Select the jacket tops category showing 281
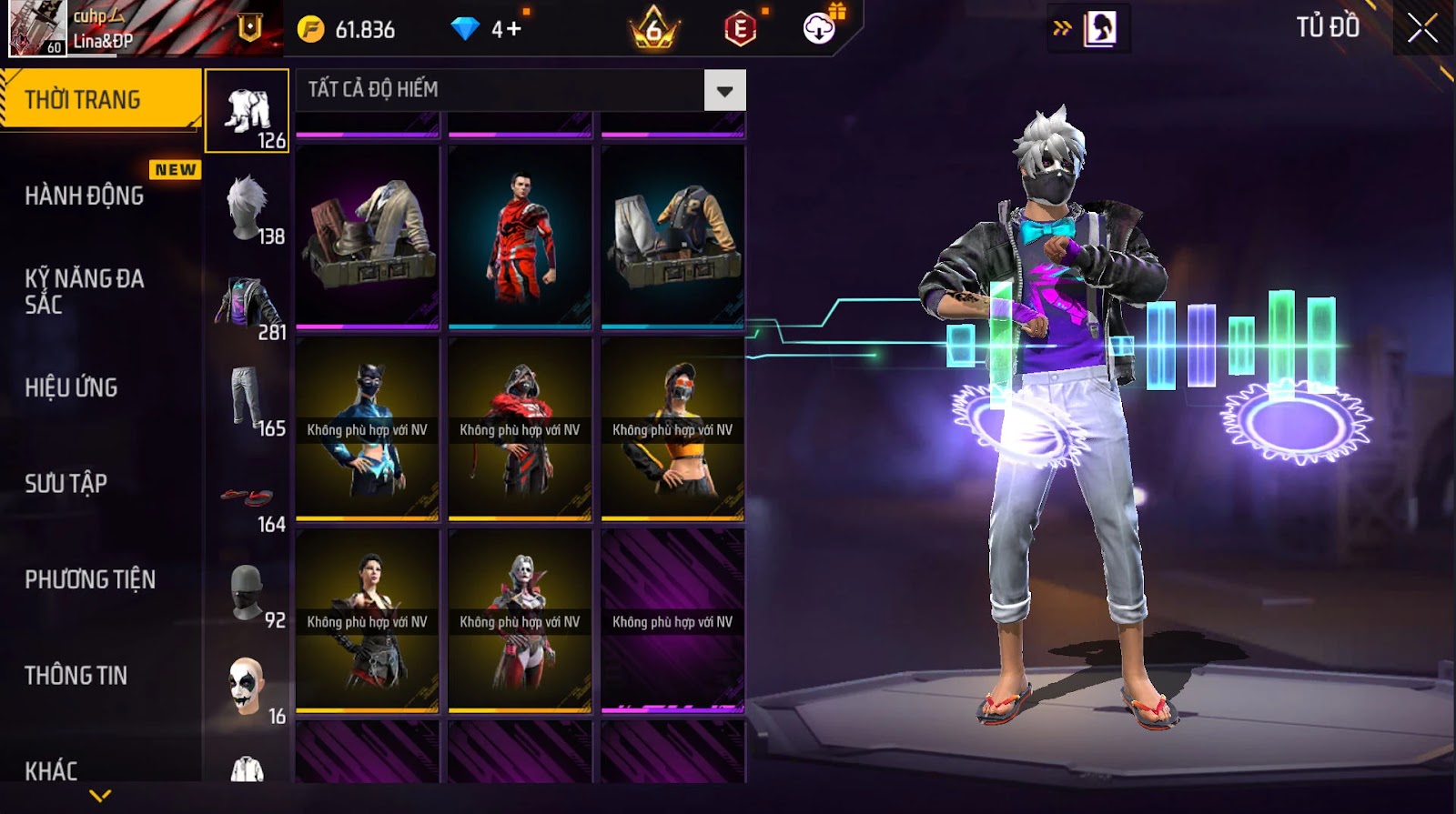The width and height of the screenshot is (1456, 814). coord(248,305)
